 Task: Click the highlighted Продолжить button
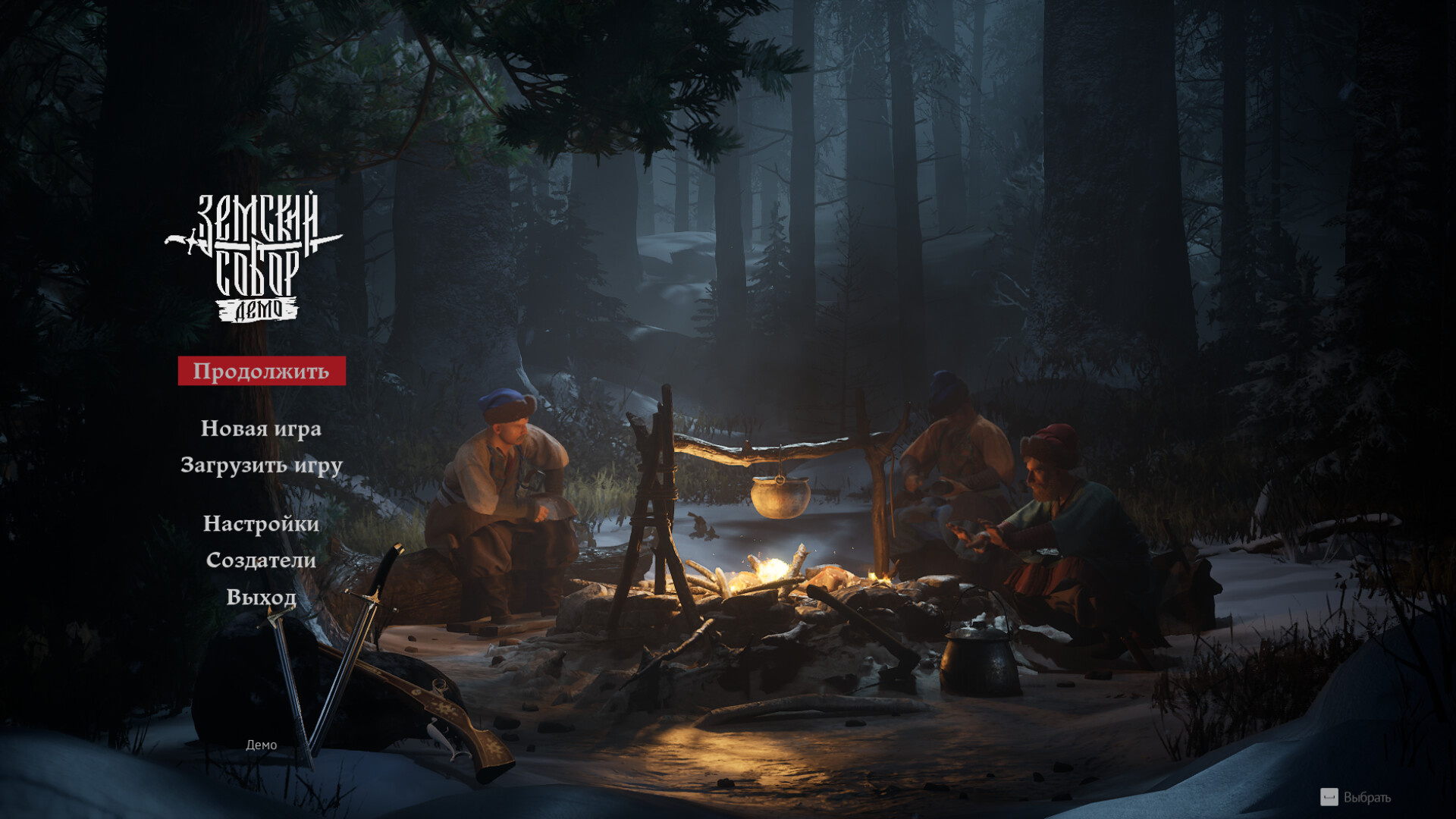261,371
